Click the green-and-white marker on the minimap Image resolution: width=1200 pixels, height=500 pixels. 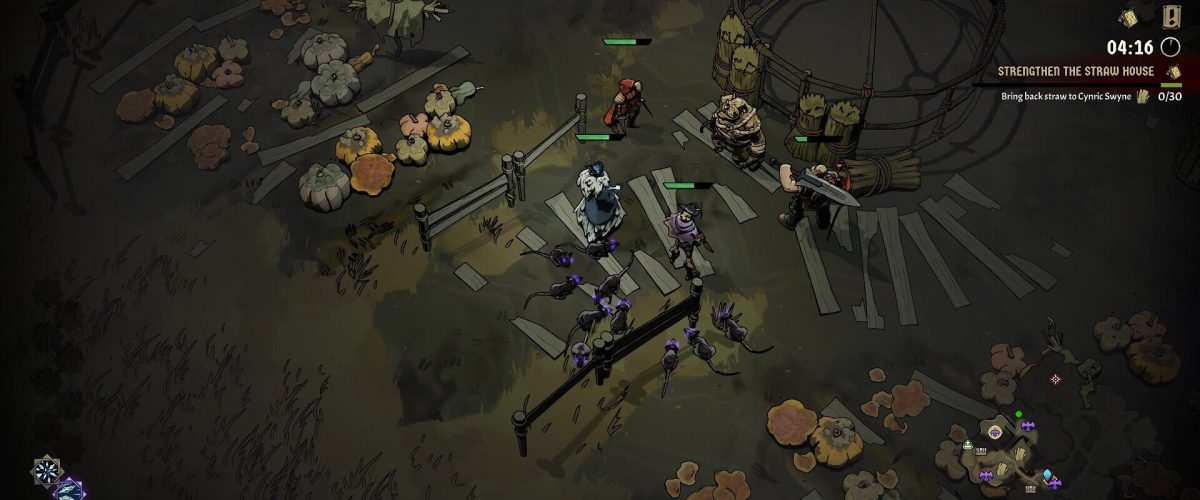pyautogui.click(x=968, y=445)
